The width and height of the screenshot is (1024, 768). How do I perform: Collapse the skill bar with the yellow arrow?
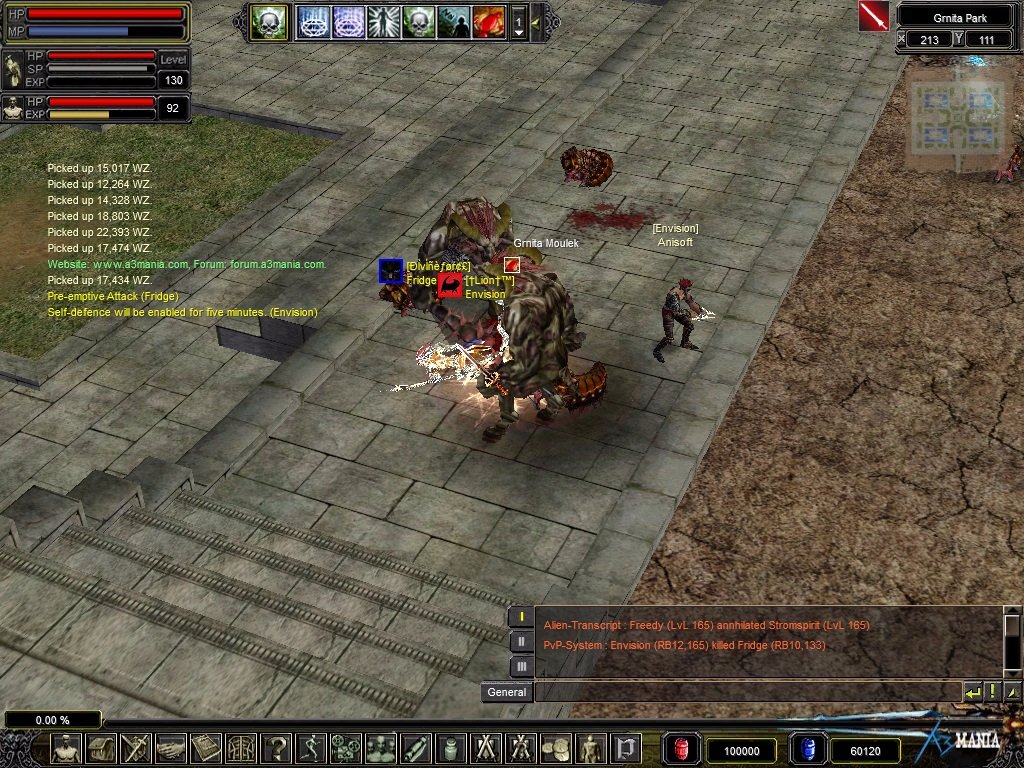tap(536, 21)
